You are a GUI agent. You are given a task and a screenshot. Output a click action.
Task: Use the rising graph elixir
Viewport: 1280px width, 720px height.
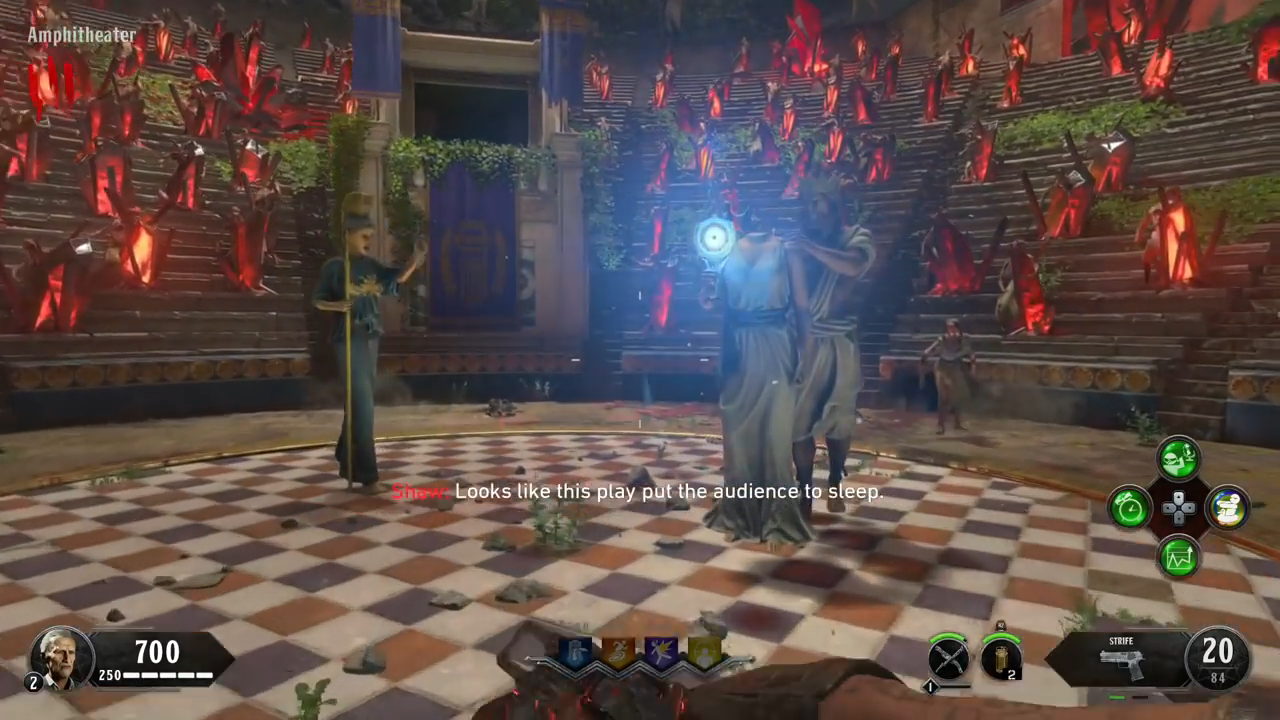click(x=1179, y=556)
